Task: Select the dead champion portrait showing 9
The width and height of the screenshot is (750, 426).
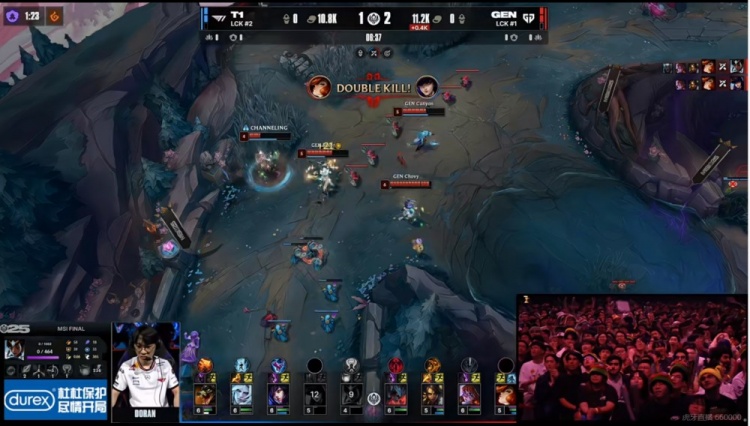Action: [x=352, y=395]
